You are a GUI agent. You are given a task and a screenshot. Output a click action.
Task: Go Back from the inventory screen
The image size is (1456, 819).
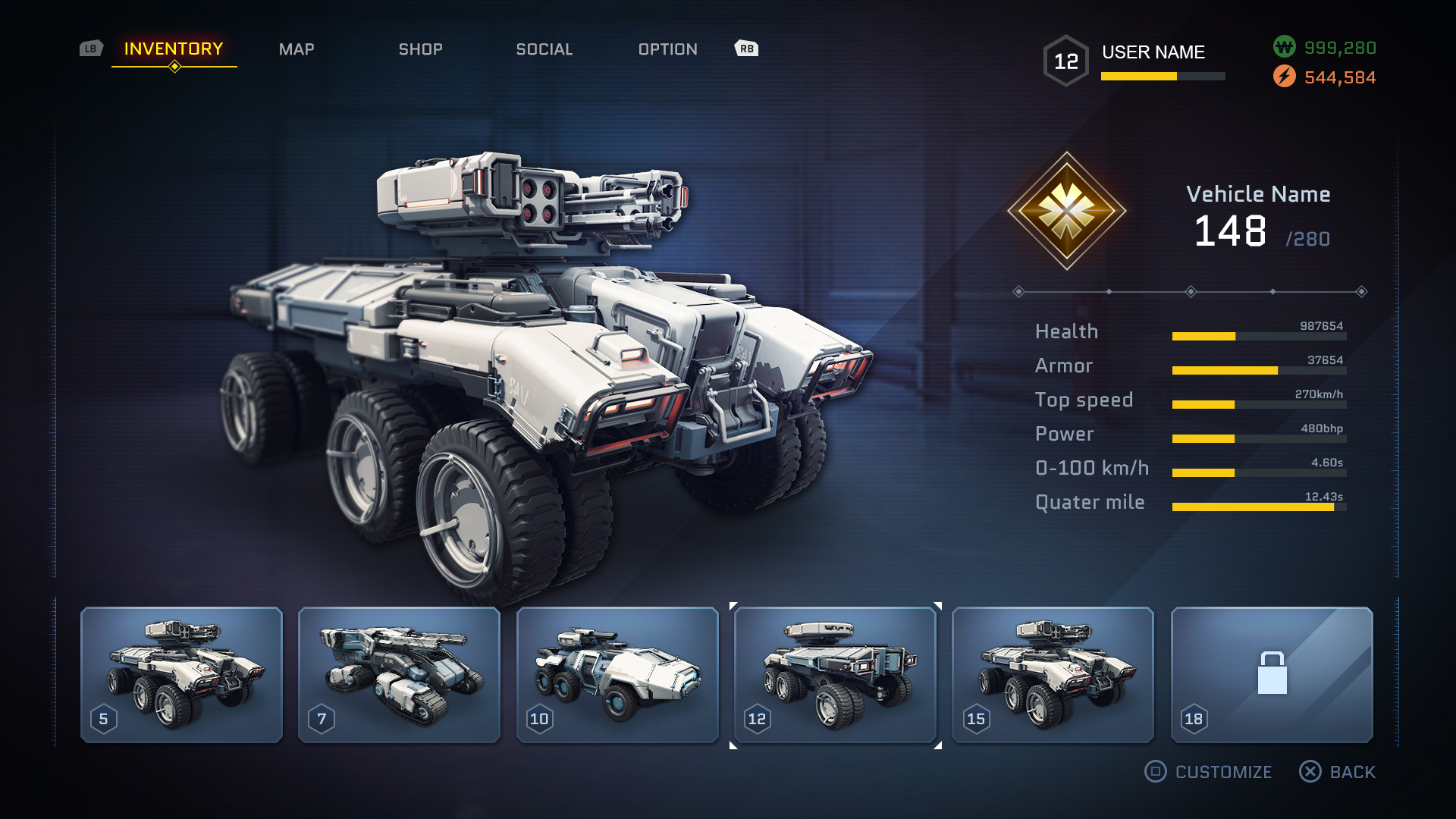[x=1338, y=772]
